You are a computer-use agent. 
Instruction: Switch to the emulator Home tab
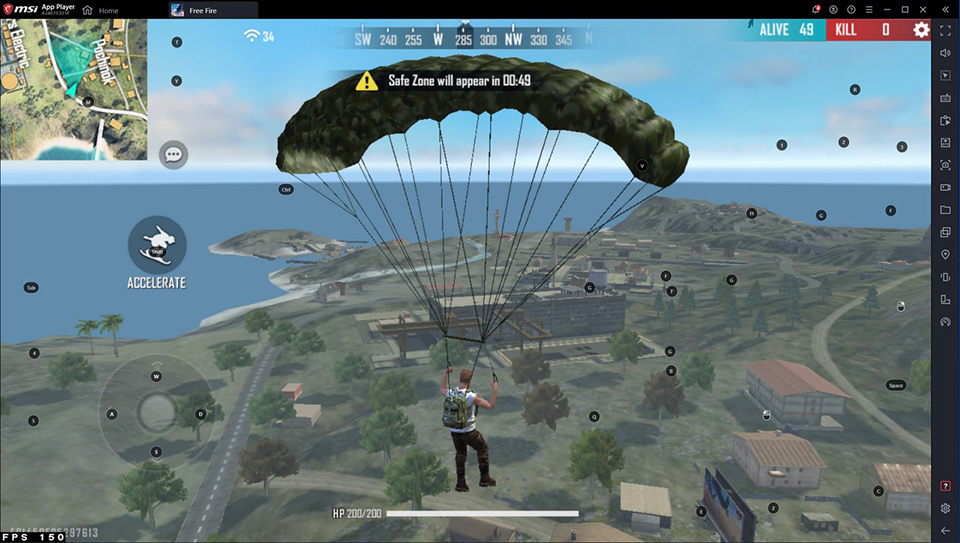(x=100, y=10)
